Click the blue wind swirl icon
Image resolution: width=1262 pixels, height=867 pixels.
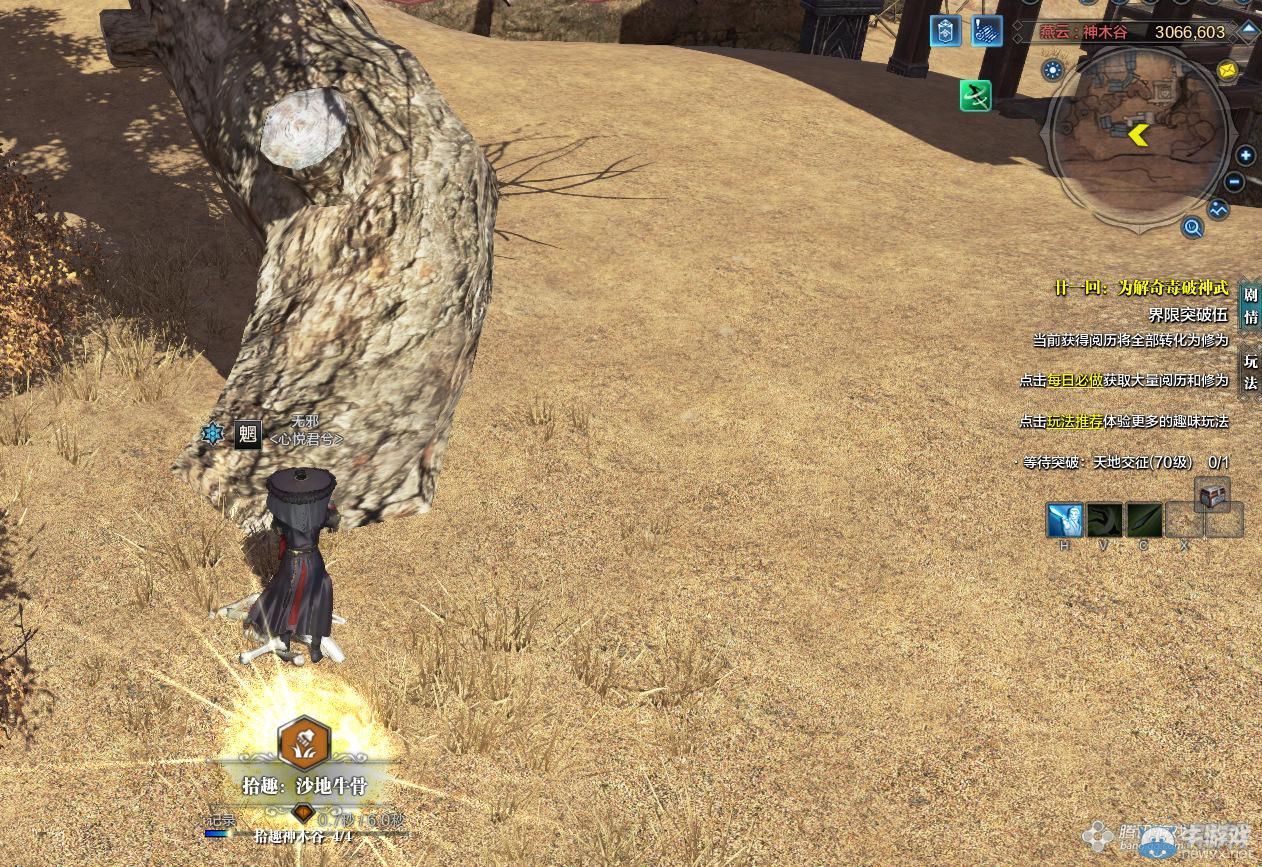click(x=987, y=31)
